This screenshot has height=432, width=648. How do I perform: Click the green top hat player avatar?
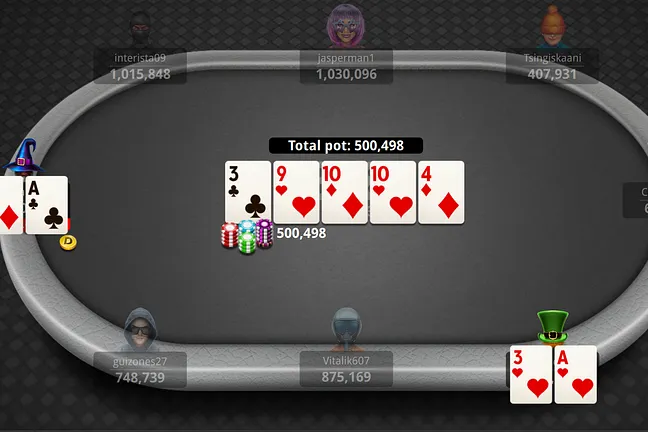[x=552, y=327]
